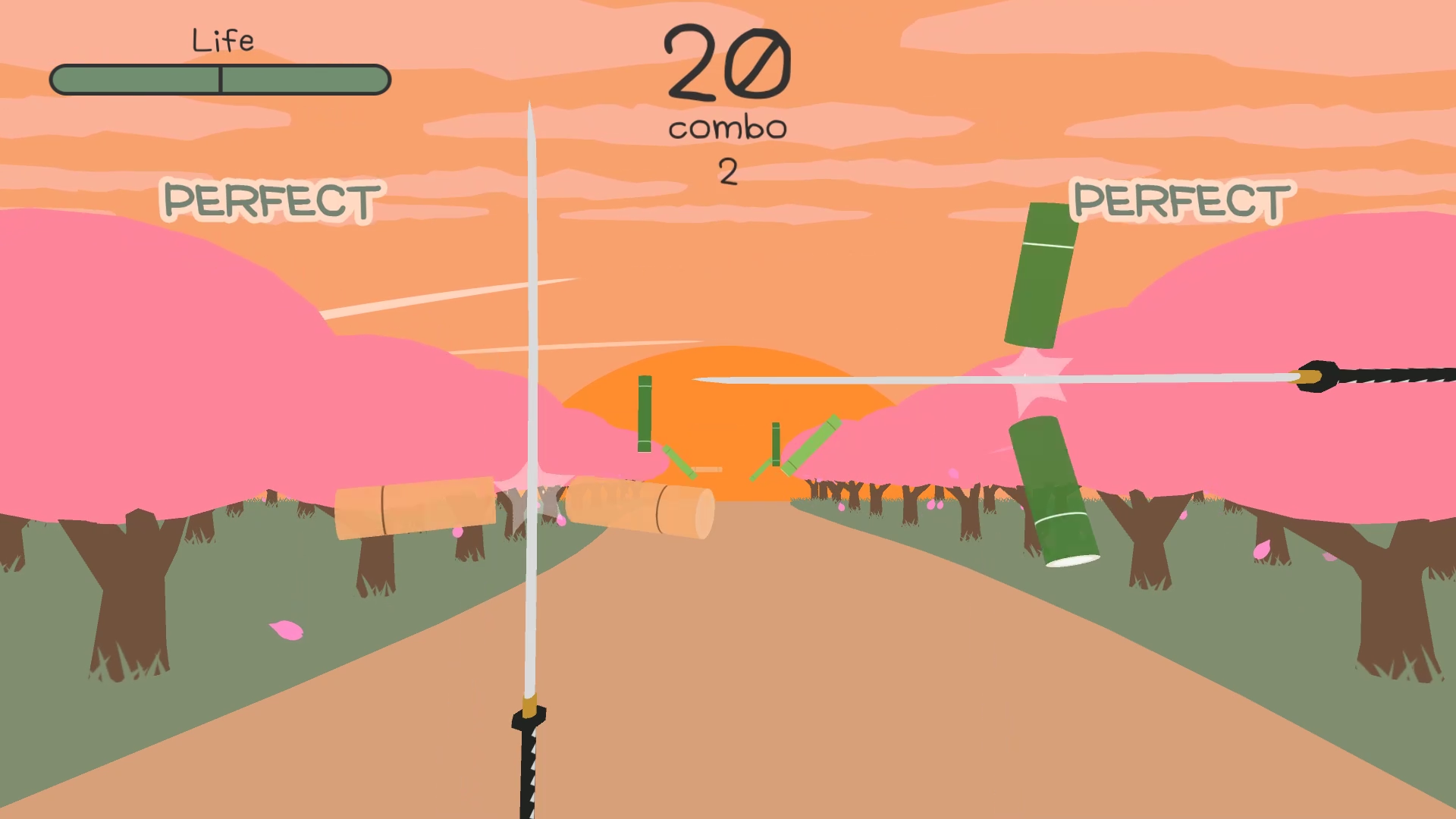Select the left wooden log
This screenshot has height=819, width=1456.
[413, 508]
